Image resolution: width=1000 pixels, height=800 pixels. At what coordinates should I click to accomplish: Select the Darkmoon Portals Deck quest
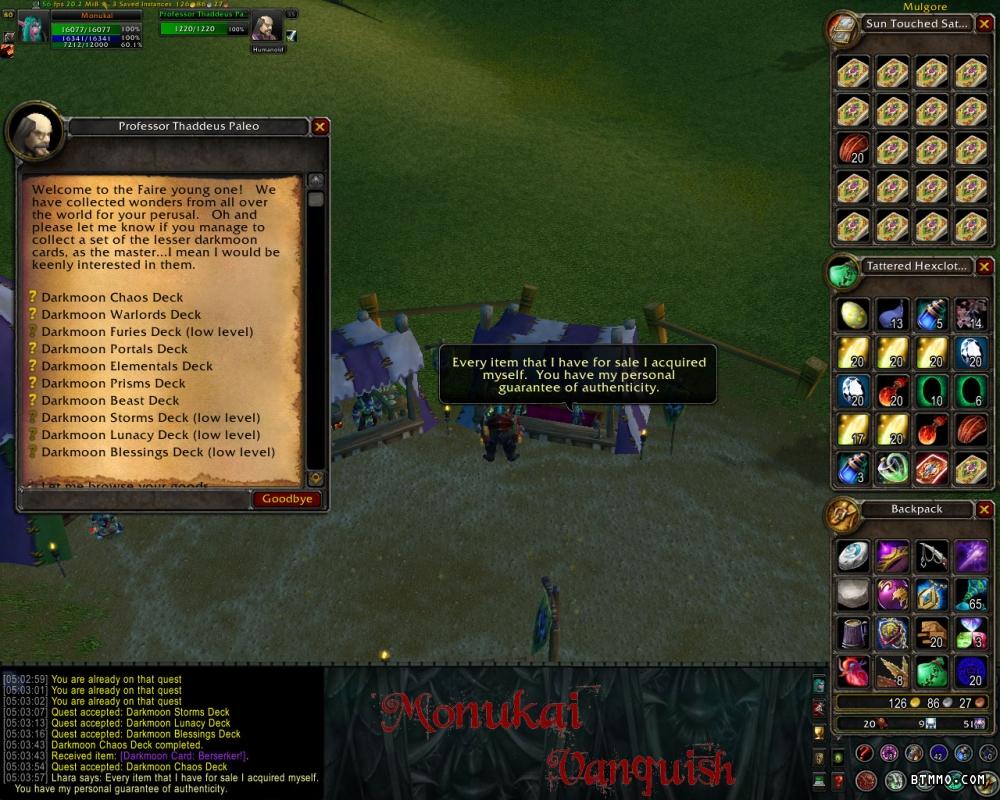pos(114,349)
